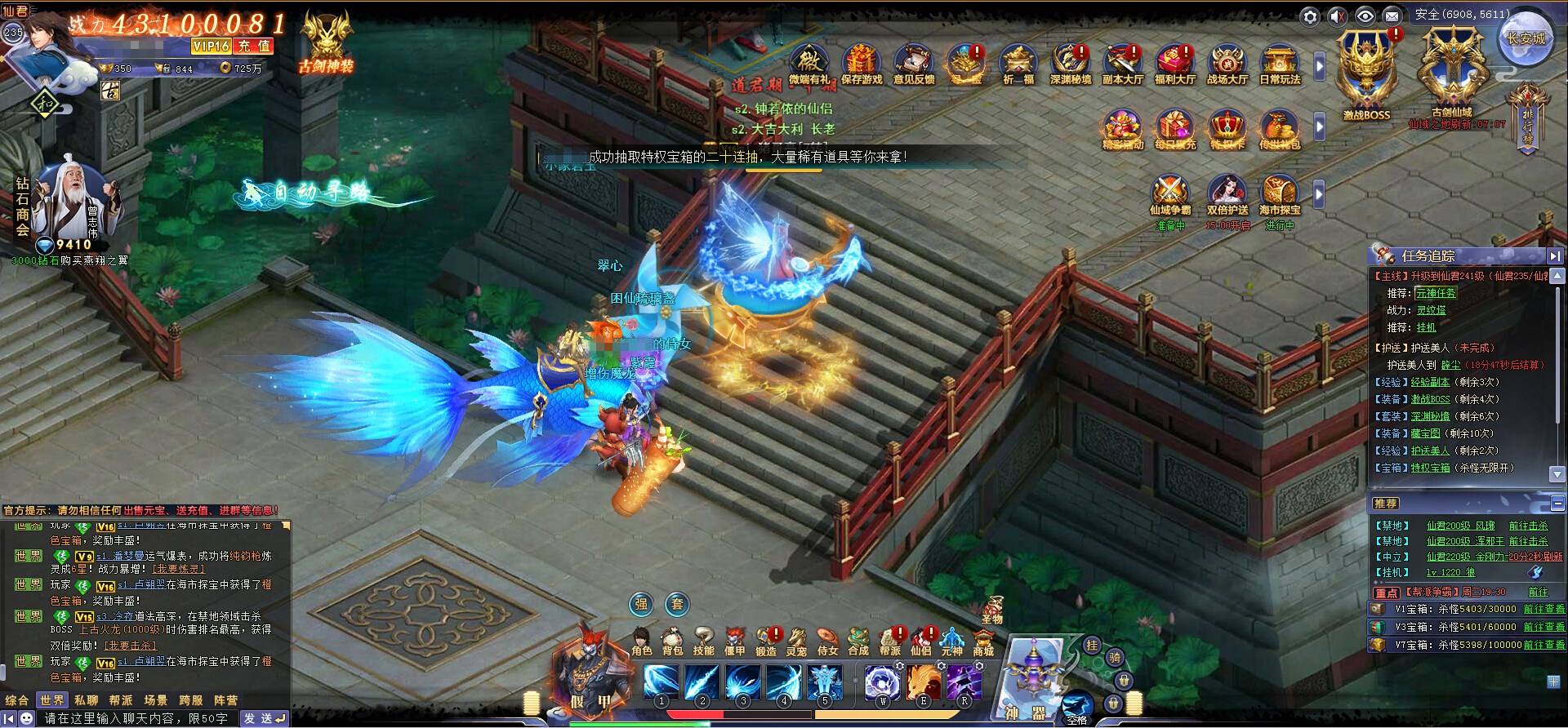Screen dimensions: 1568x728
Task: Use the golden dragon skill on E
Action: [x=923, y=682]
